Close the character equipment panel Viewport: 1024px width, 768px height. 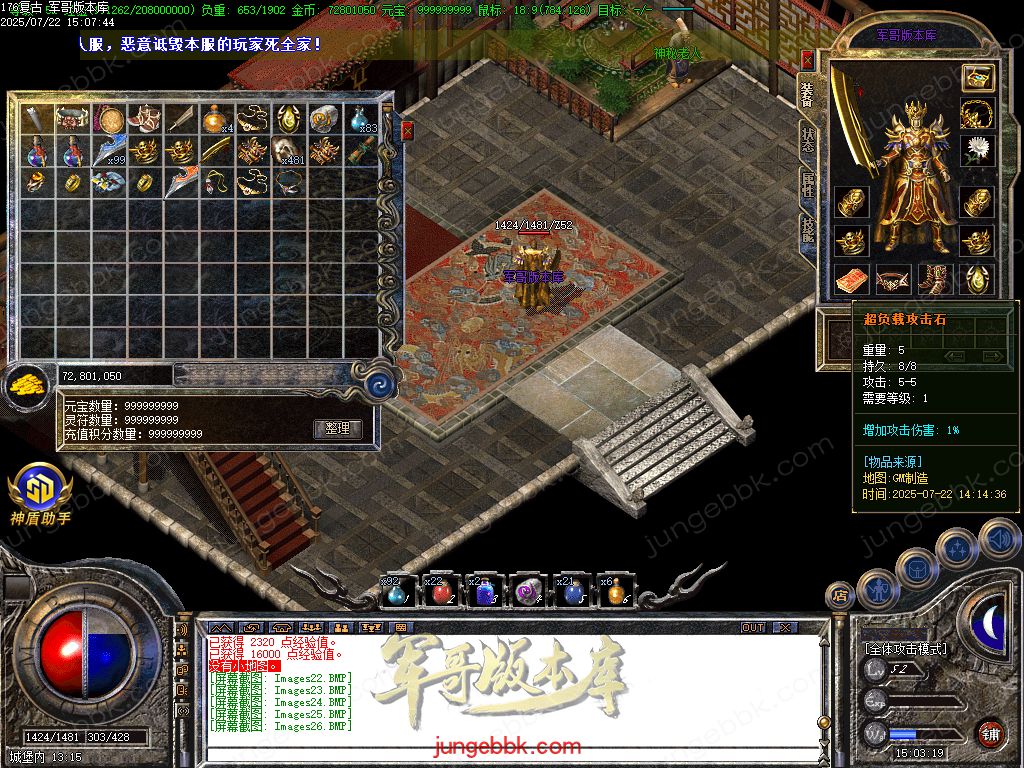click(x=807, y=60)
